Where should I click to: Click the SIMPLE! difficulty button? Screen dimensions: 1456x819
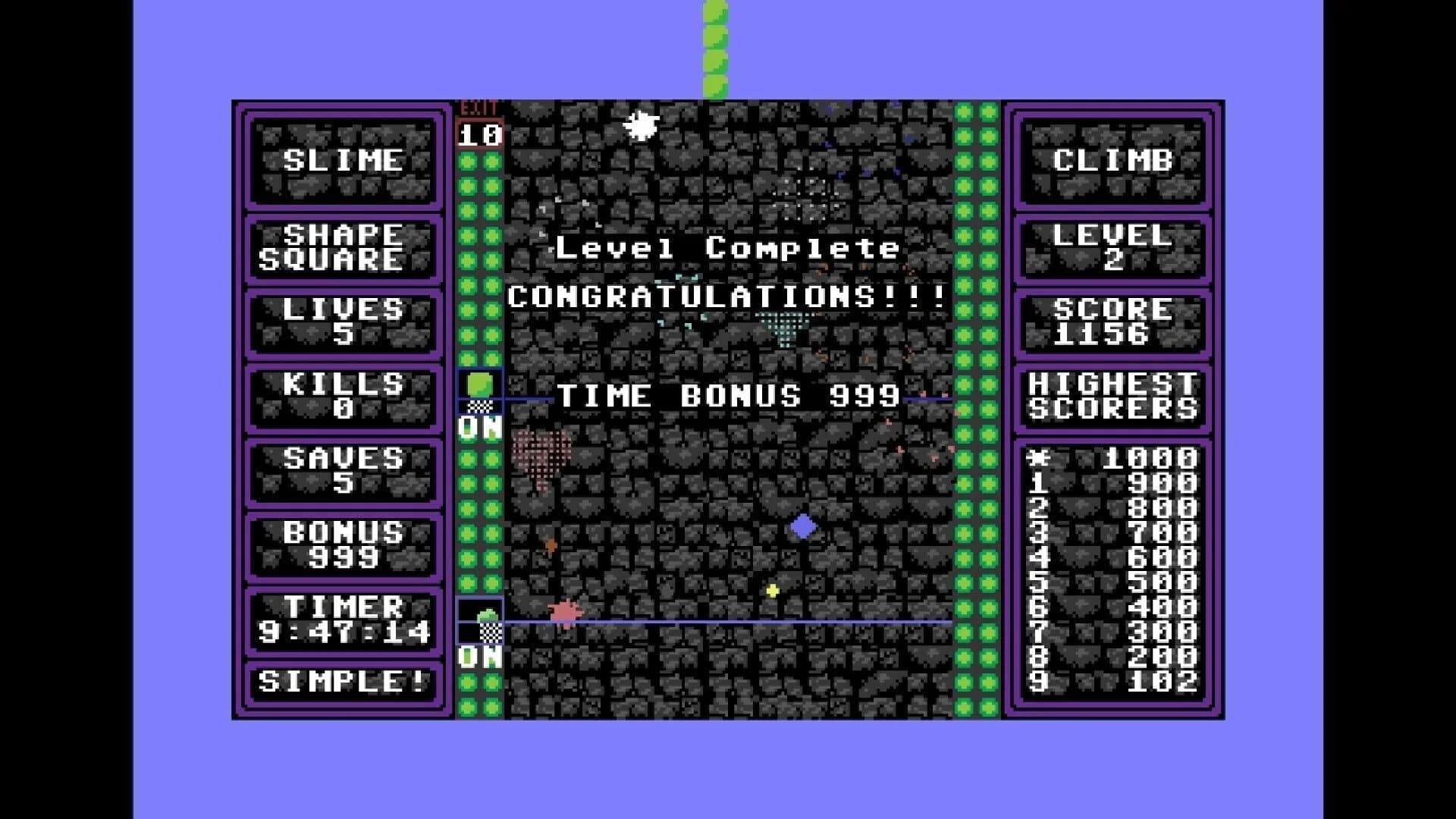342,681
